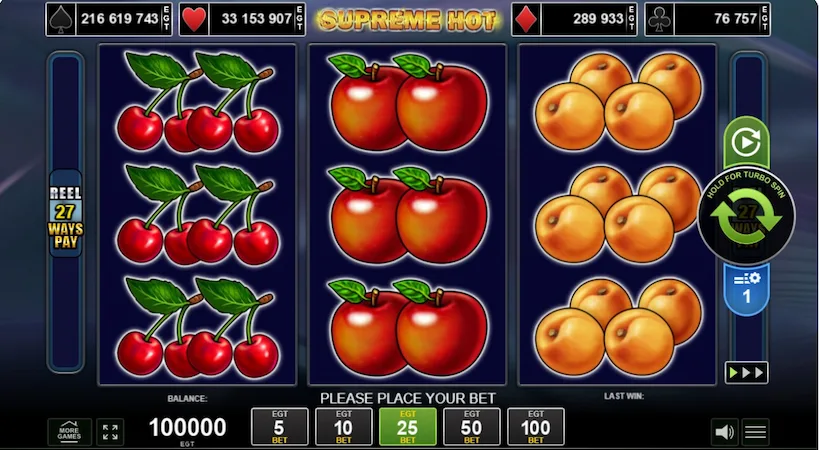Screen dimensions: 819x450
Task: Start autoplay with the green play button
Action: (746, 143)
